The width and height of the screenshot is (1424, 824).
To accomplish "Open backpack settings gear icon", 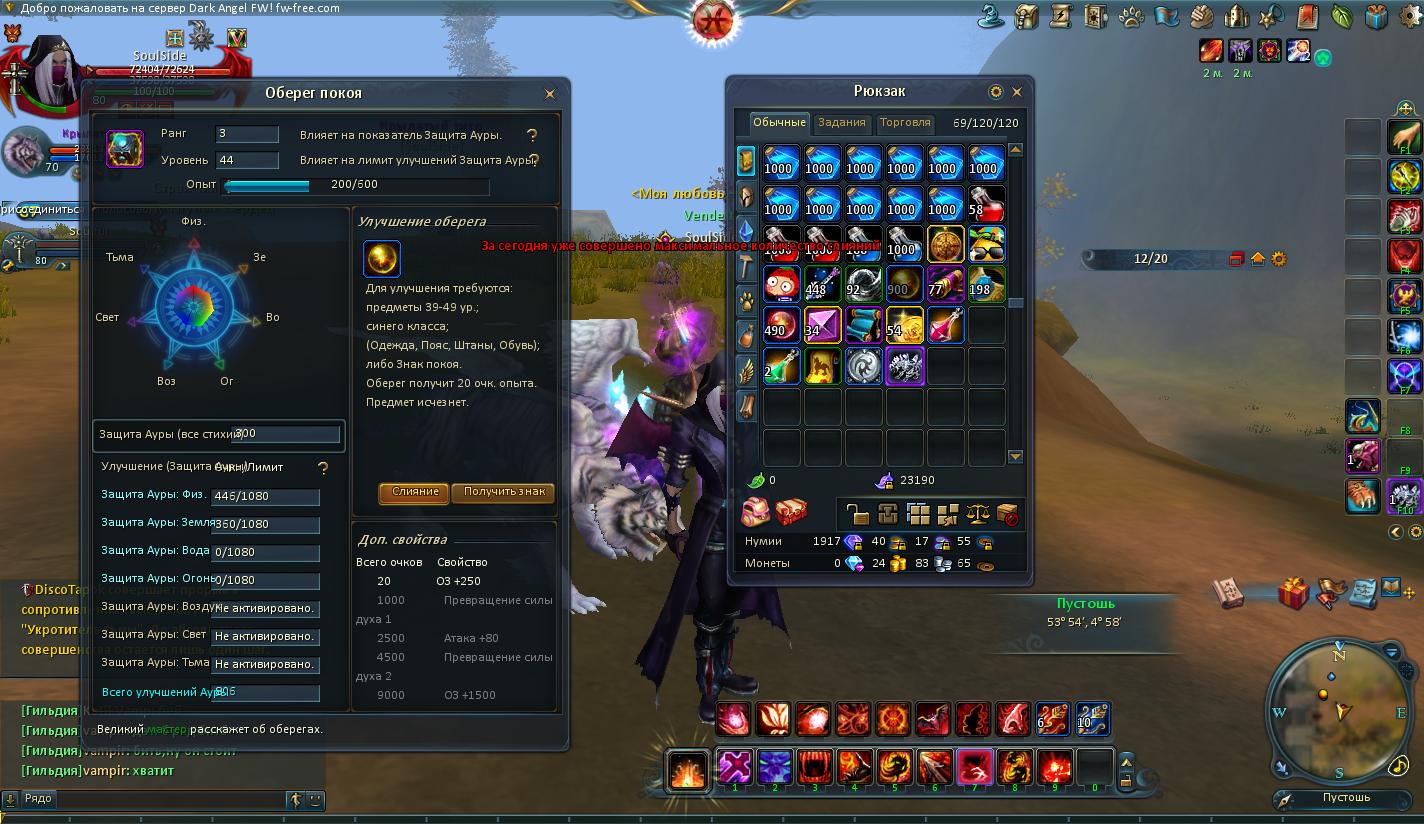I will [x=995, y=92].
